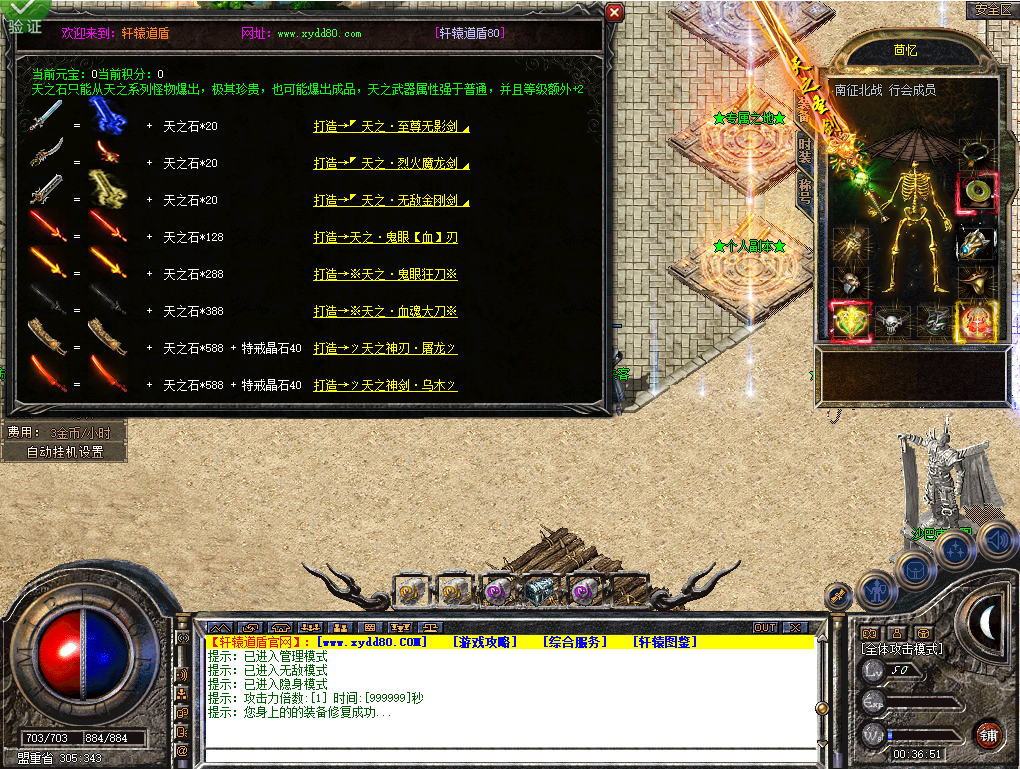1020x769 pixels.
Task: Forge the 天之·无敌金刚剑 weapon
Action: pos(386,201)
